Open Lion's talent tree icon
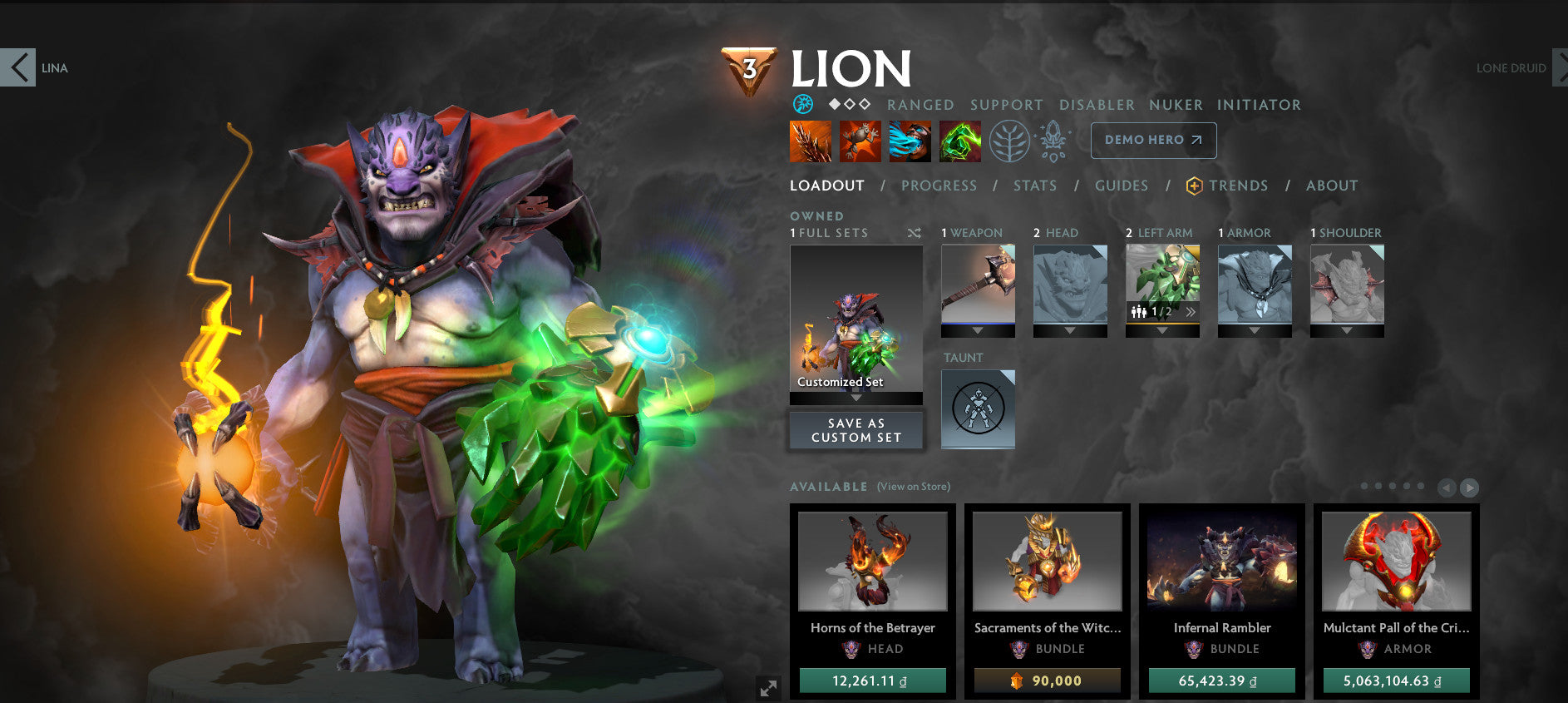Screen dimensions: 1568x703 (x=1008, y=141)
